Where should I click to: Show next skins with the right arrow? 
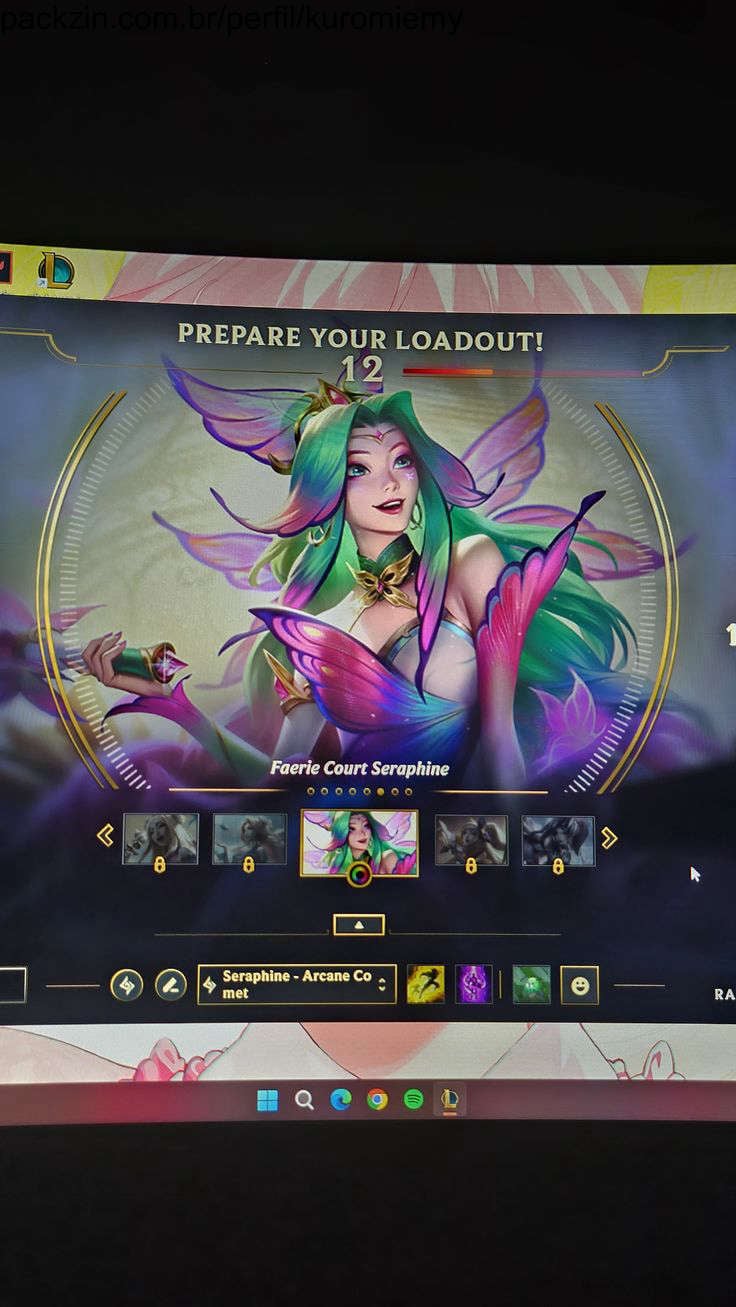click(609, 838)
